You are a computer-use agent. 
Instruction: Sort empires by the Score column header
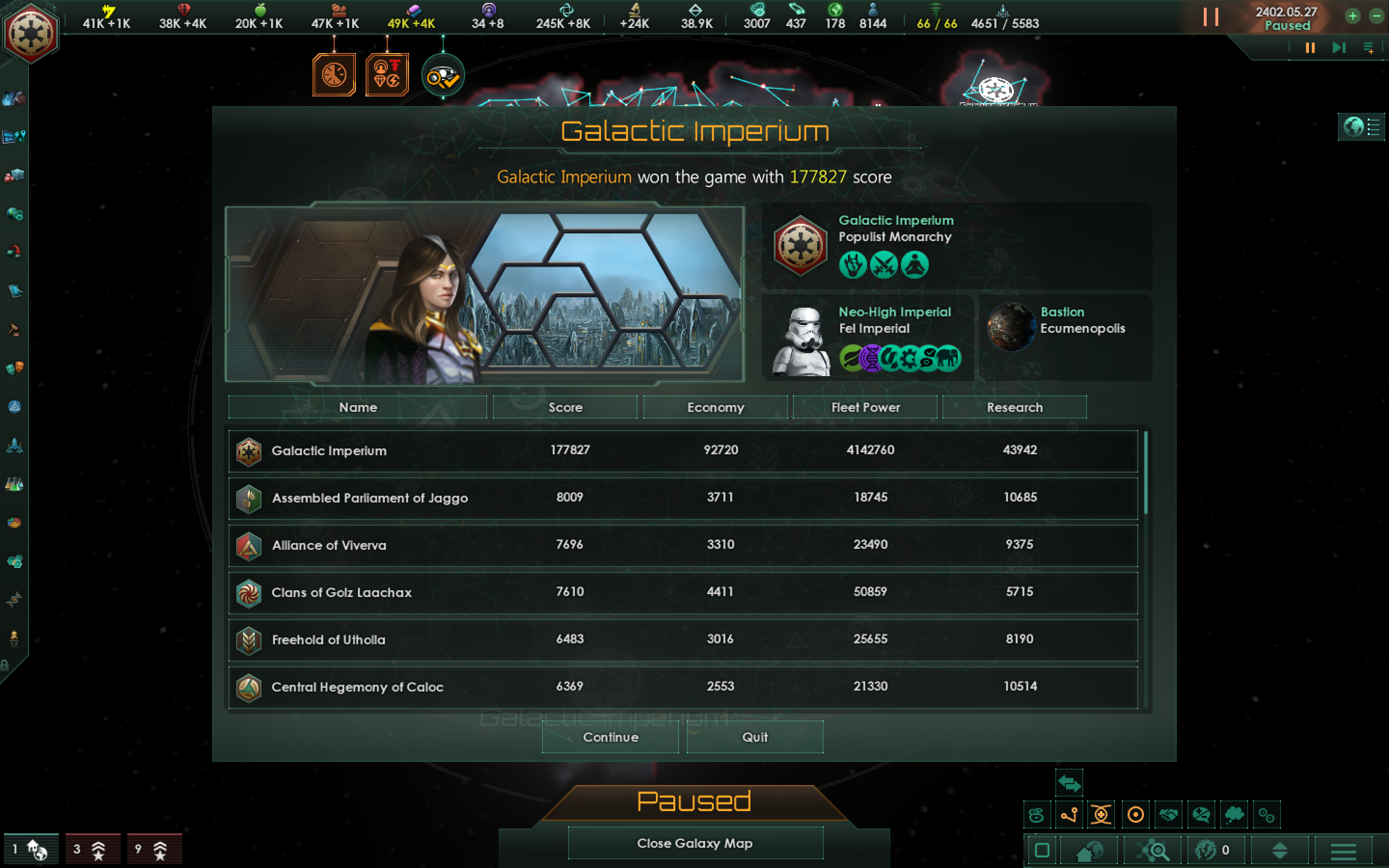(565, 407)
